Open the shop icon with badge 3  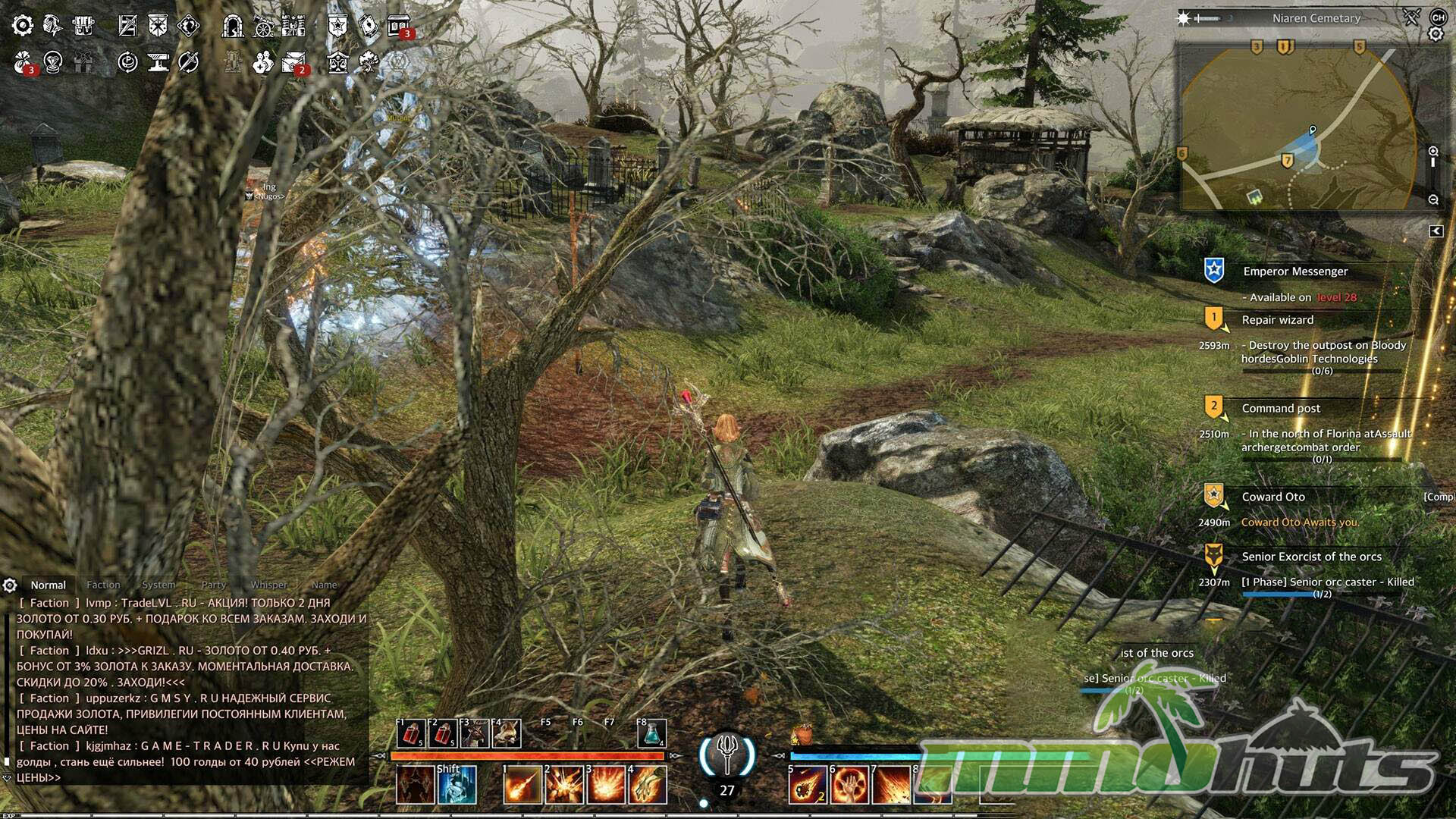point(398,26)
